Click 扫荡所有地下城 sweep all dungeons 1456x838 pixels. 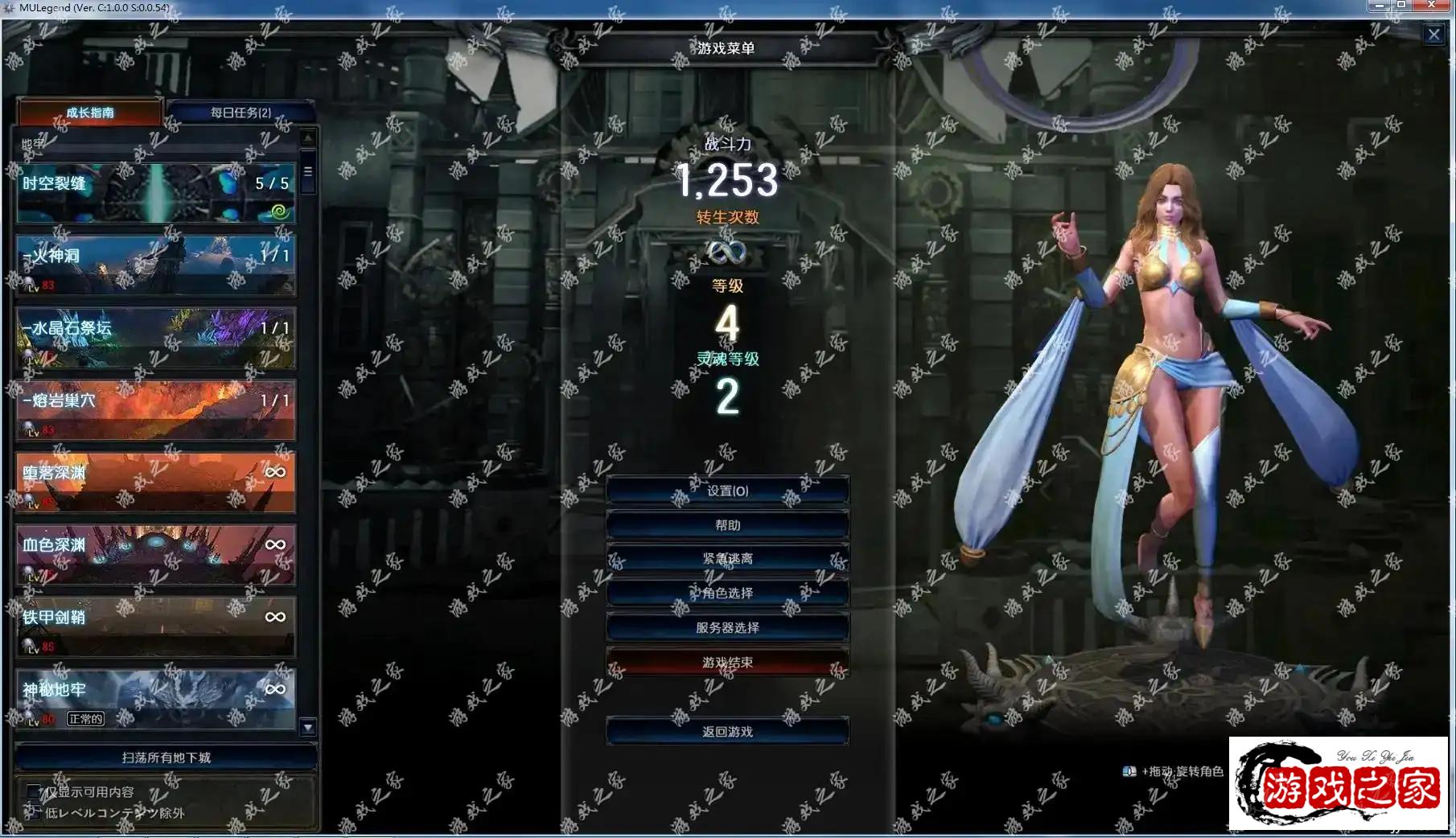(166, 758)
